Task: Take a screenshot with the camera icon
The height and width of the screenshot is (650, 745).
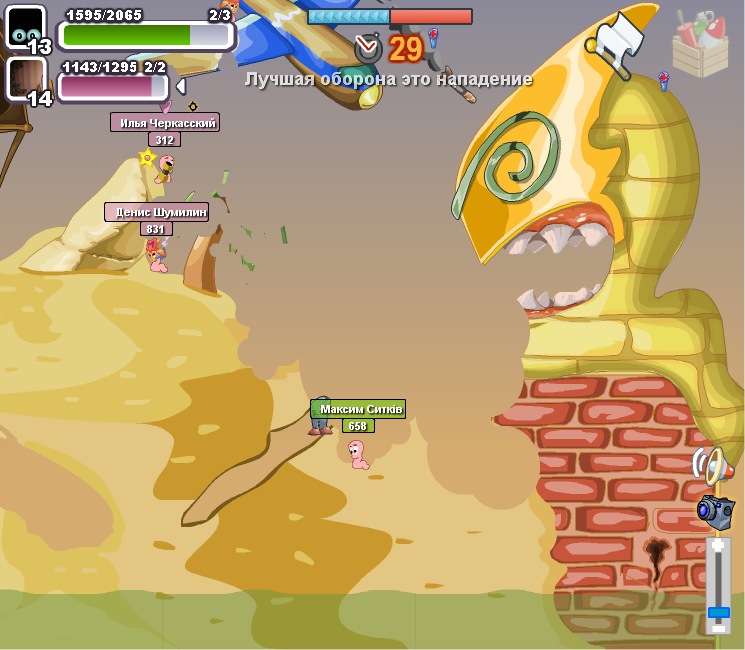Action: [x=714, y=511]
